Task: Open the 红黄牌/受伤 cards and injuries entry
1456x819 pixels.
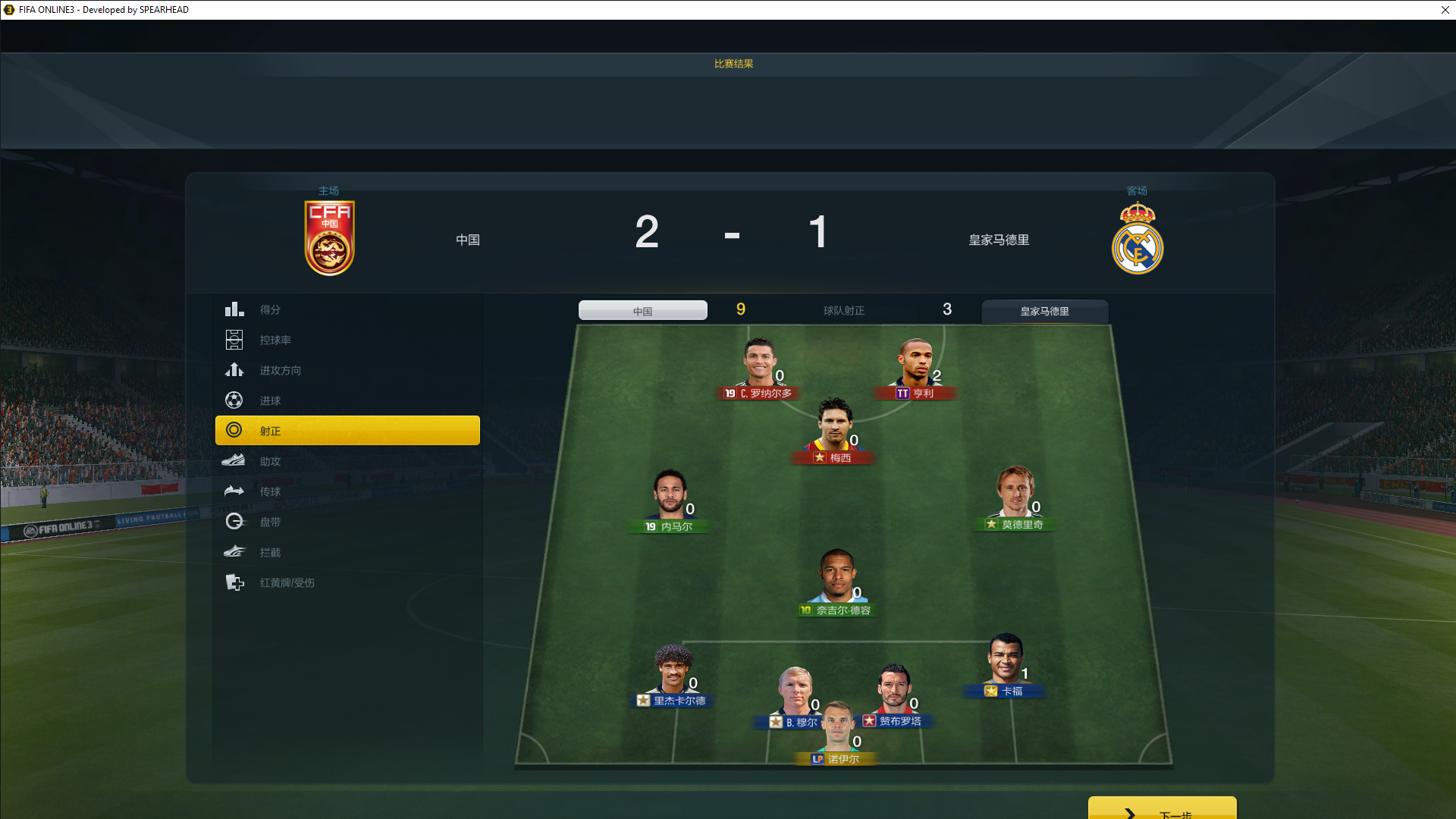Action: pyautogui.click(x=287, y=582)
